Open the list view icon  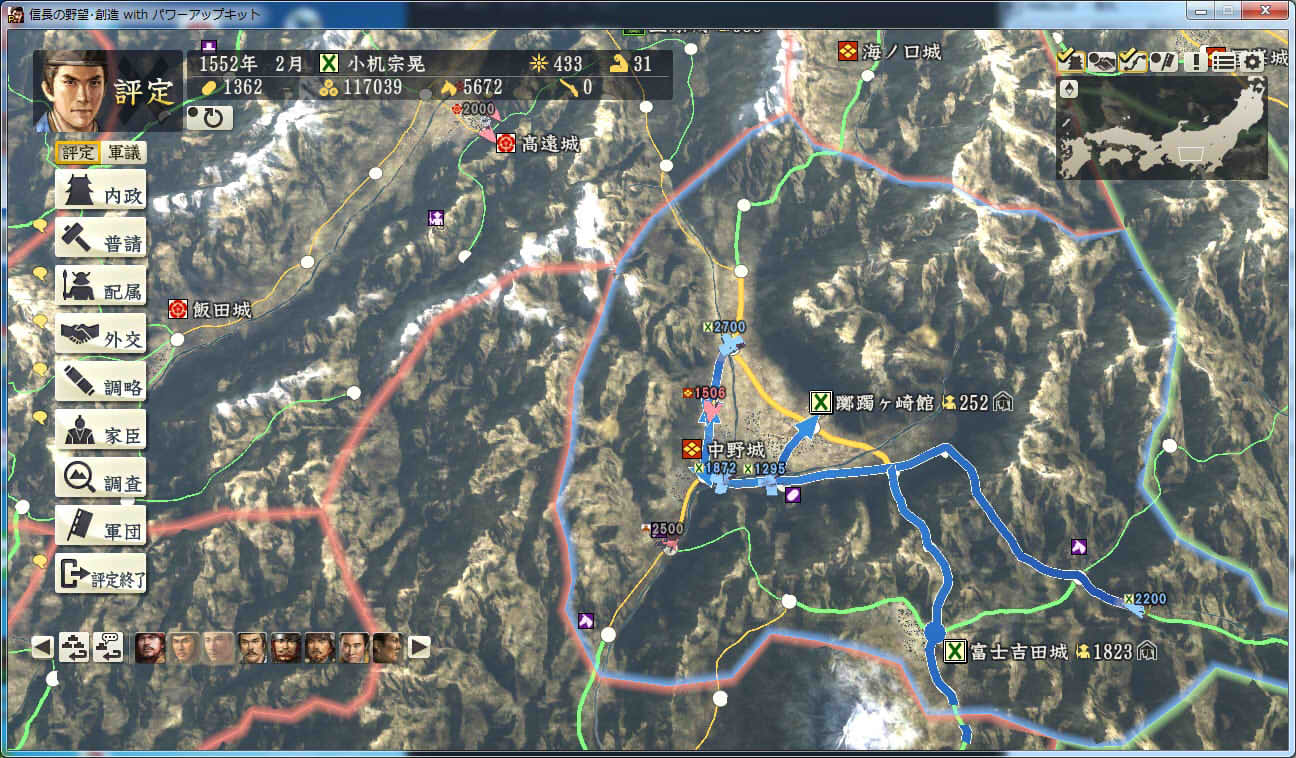(1224, 62)
